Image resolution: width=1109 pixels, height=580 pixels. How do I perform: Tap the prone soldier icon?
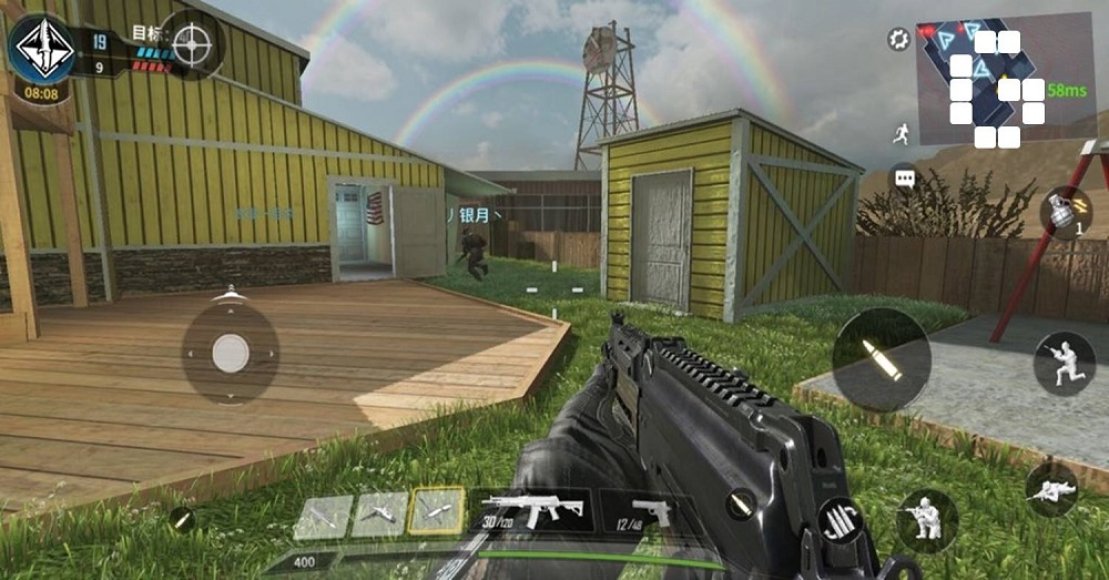click(x=1051, y=489)
